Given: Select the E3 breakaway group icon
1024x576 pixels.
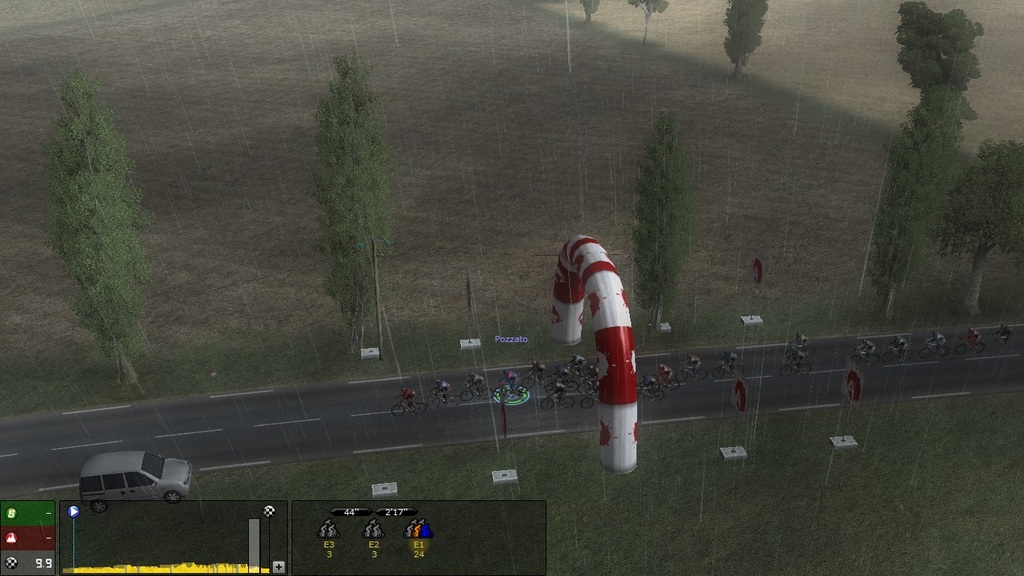Looking at the screenshot, I should click(x=328, y=530).
